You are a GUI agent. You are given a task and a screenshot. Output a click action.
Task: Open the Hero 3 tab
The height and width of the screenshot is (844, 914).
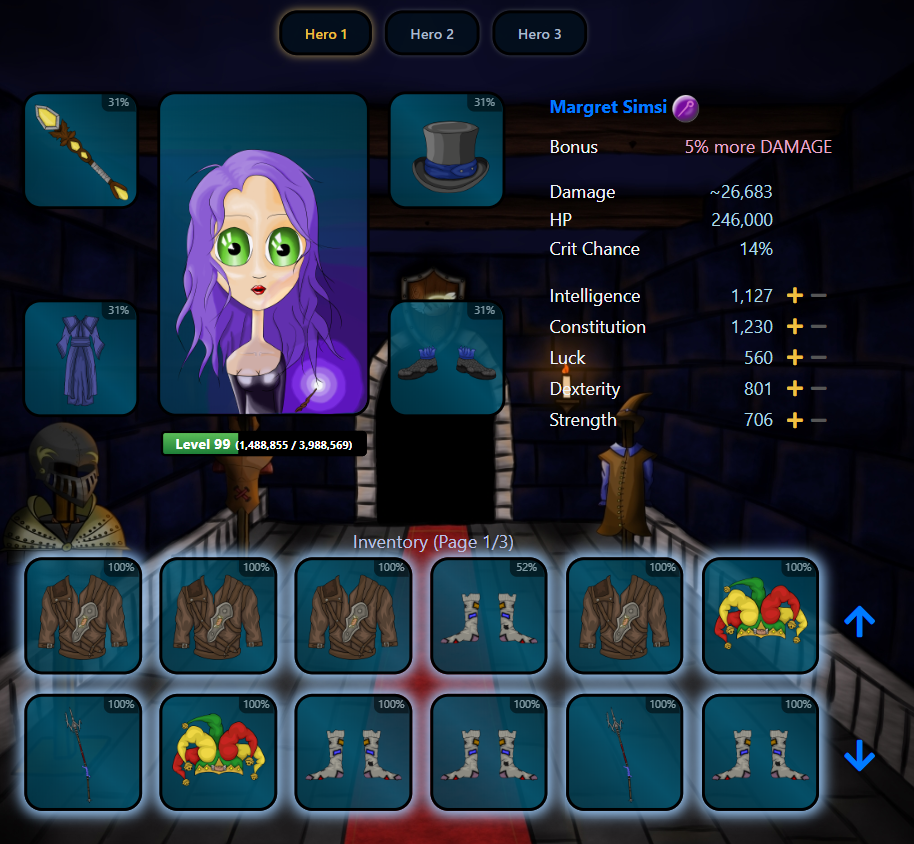pos(539,34)
